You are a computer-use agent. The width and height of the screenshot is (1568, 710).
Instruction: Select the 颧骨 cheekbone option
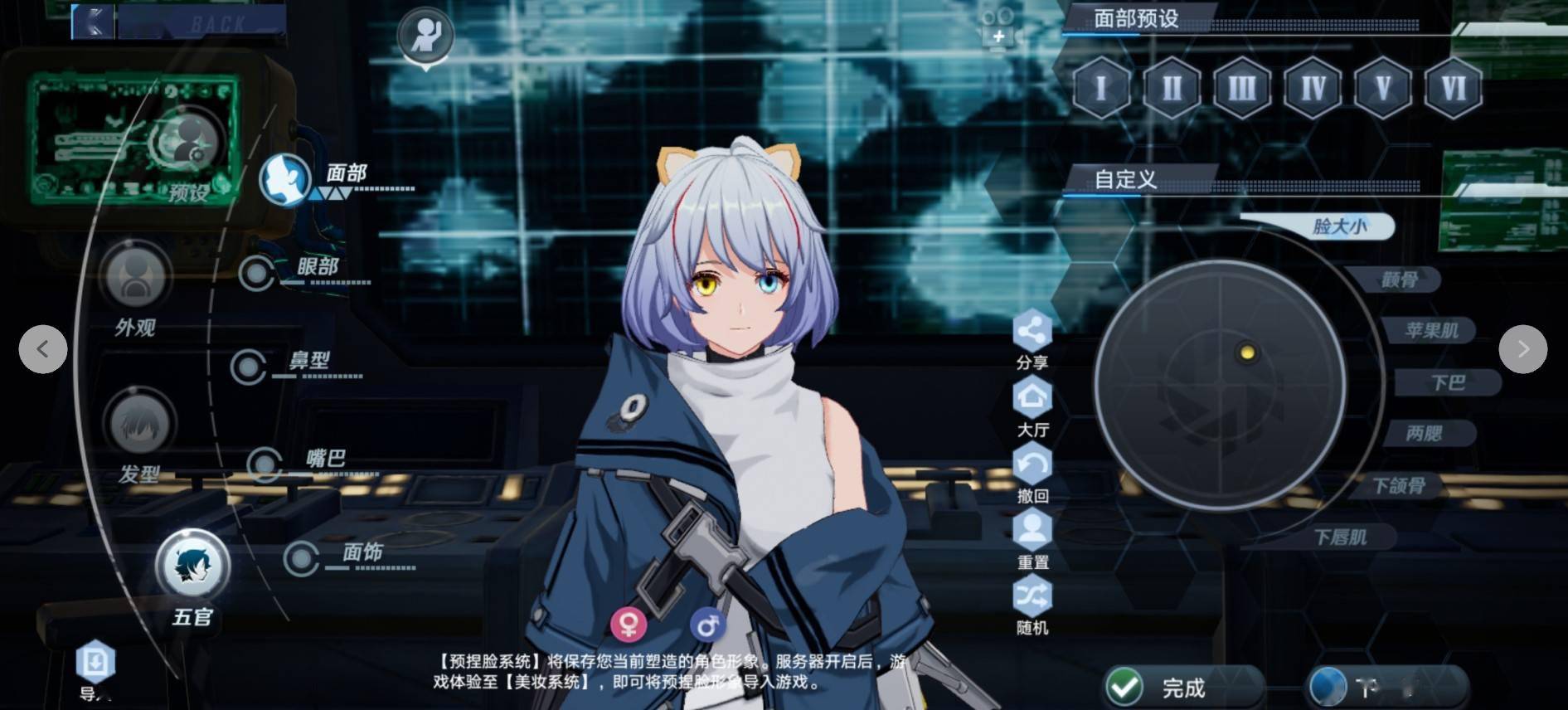pyautogui.click(x=1398, y=280)
